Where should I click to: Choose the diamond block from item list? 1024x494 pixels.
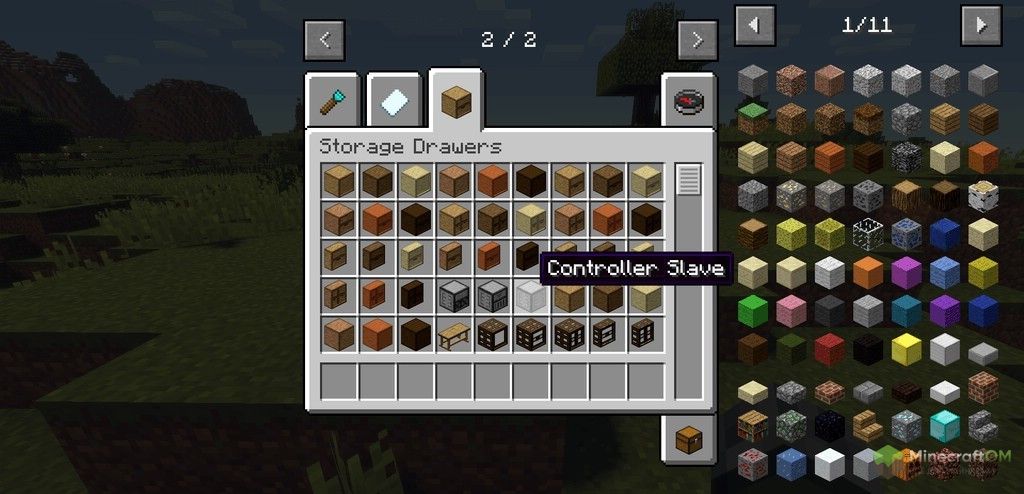point(944,426)
